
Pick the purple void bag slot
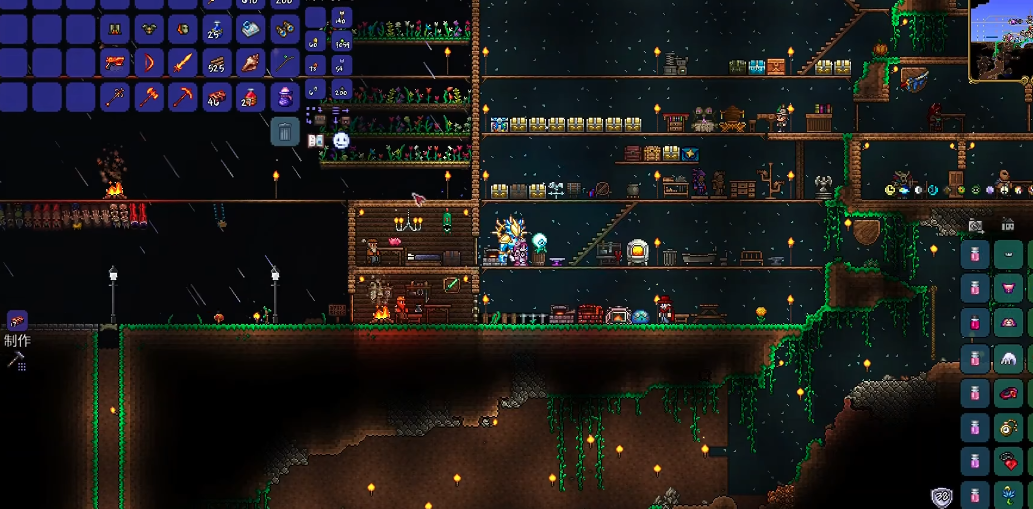click(285, 97)
